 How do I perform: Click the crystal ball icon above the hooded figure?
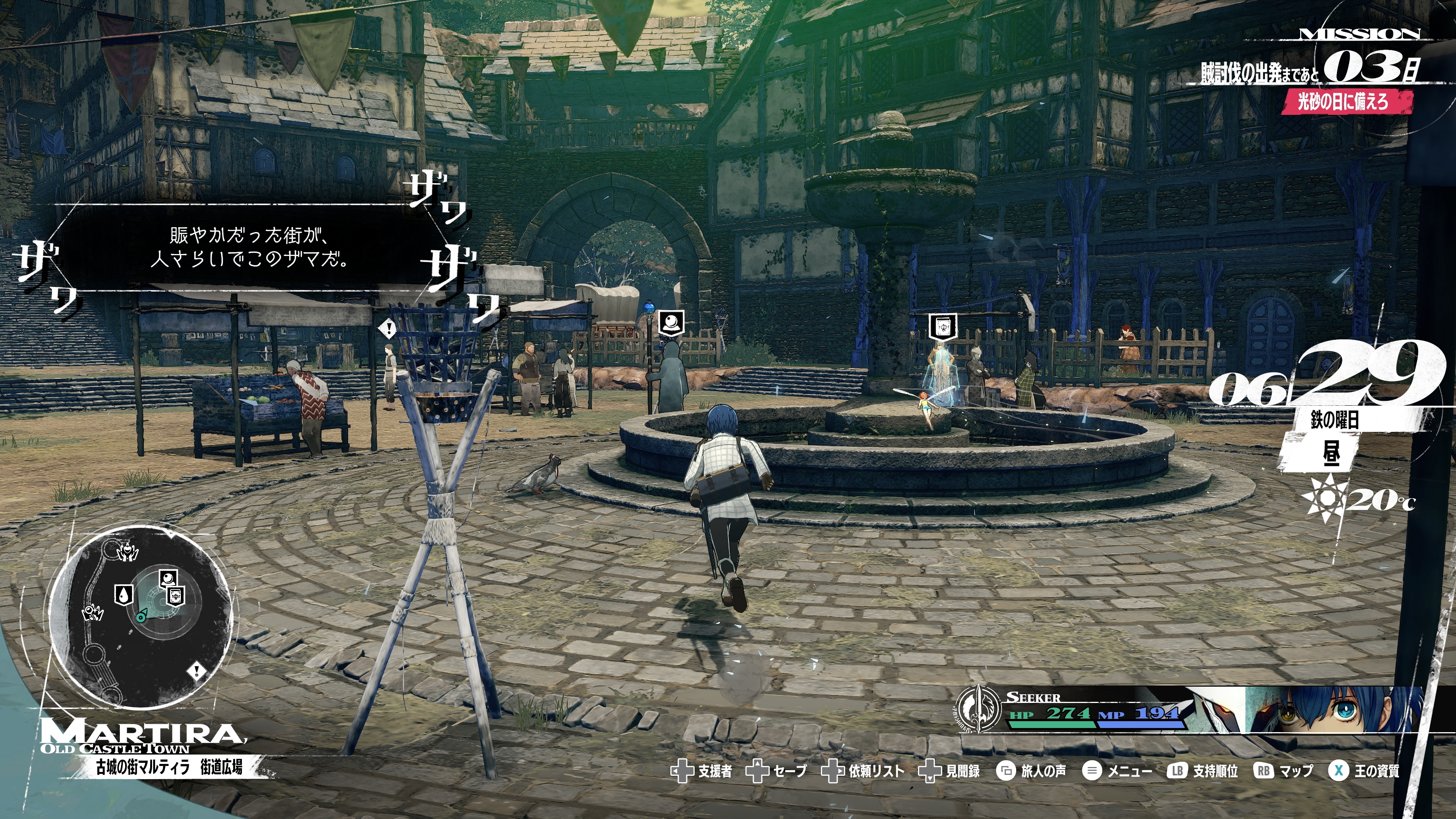[x=672, y=323]
